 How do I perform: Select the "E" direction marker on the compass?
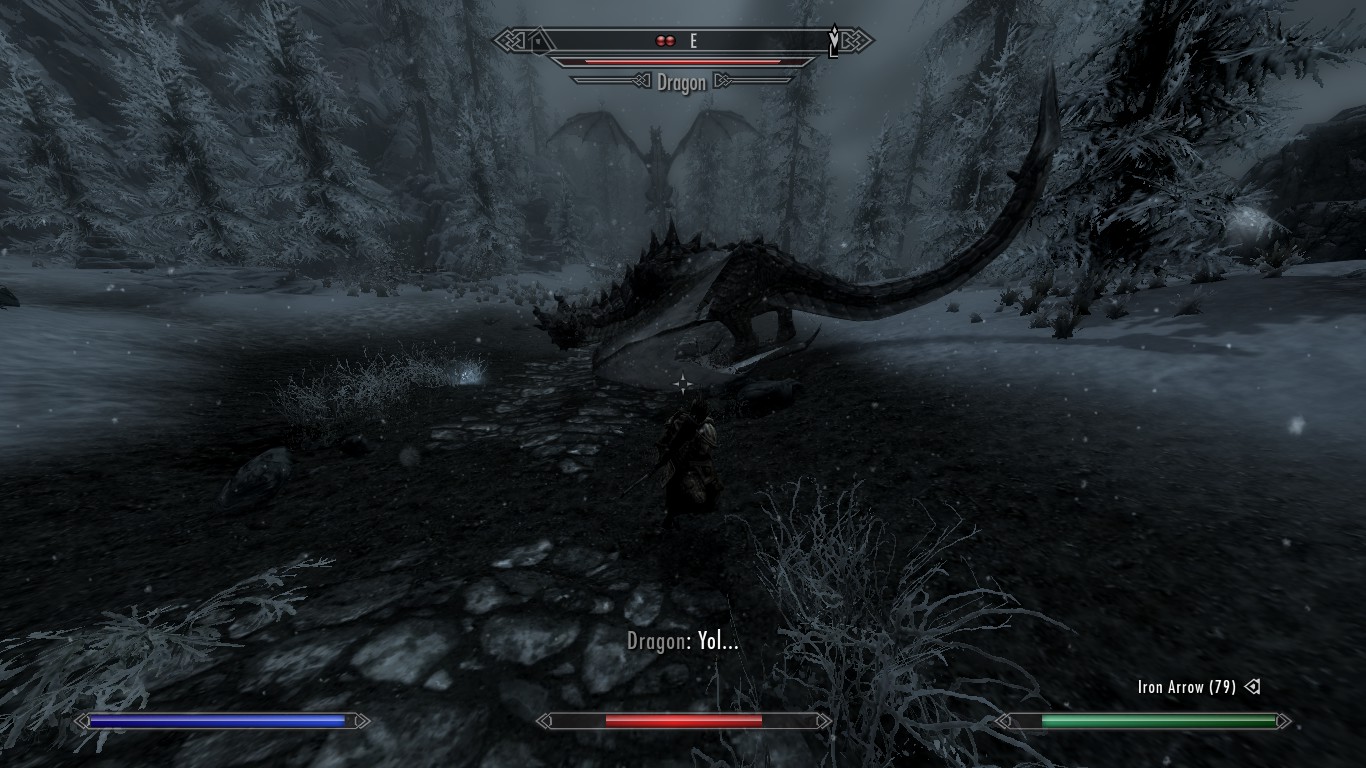tap(692, 40)
